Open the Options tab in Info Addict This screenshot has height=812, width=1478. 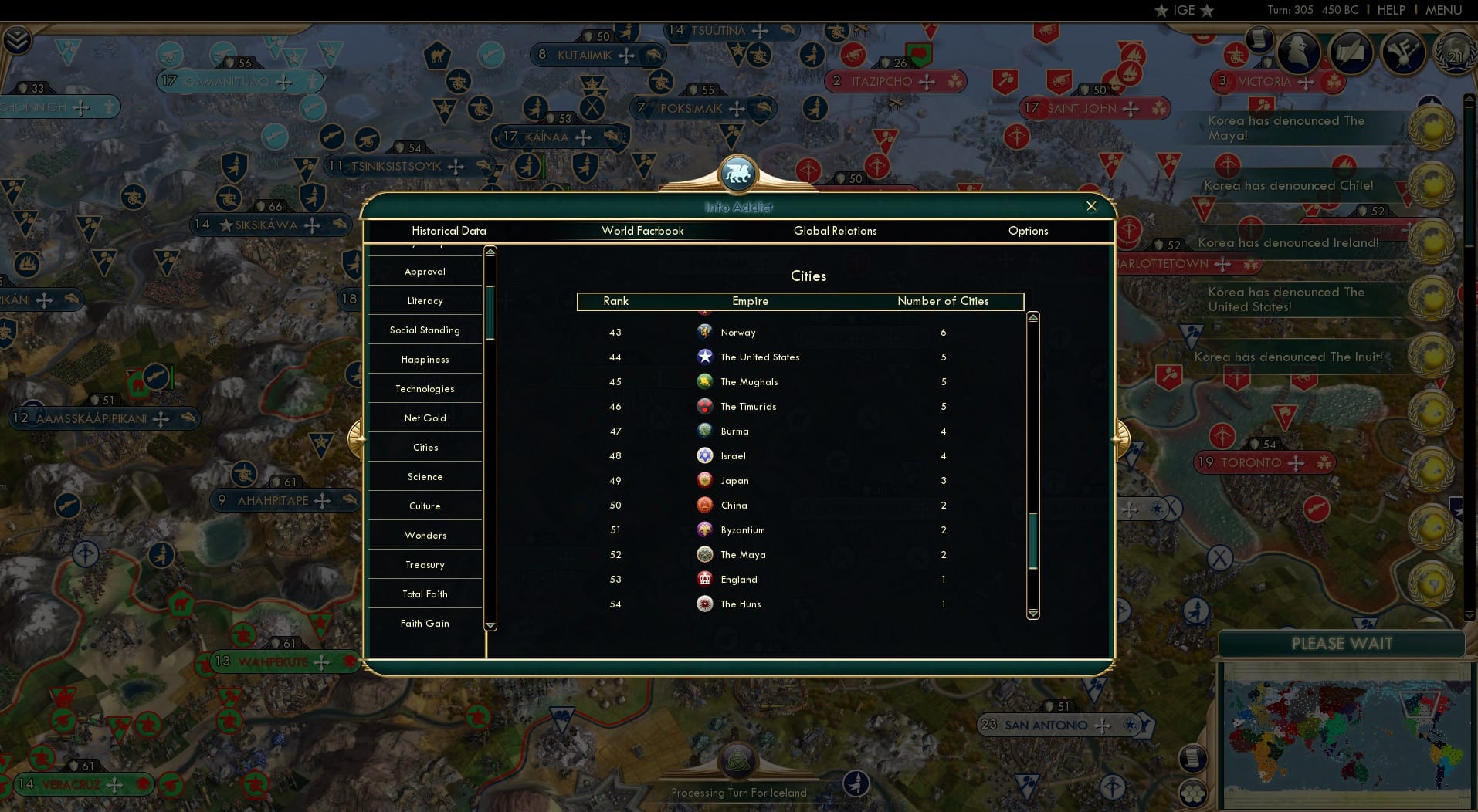(x=1028, y=231)
